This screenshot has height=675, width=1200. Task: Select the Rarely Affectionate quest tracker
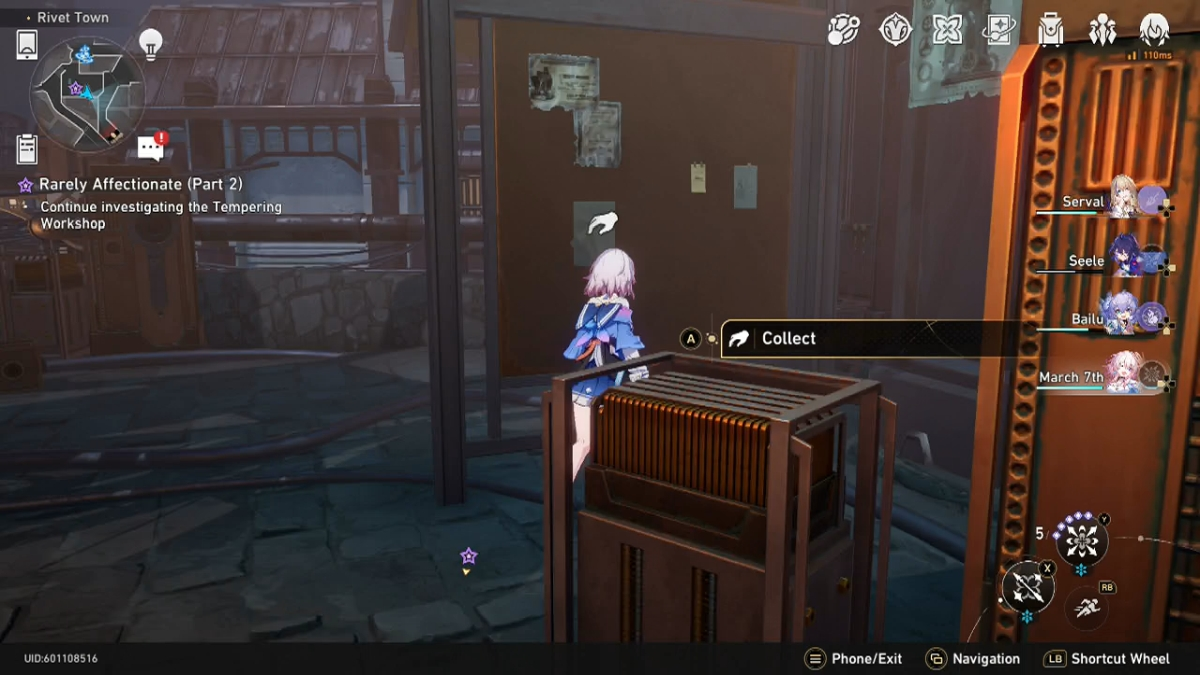click(x=140, y=185)
